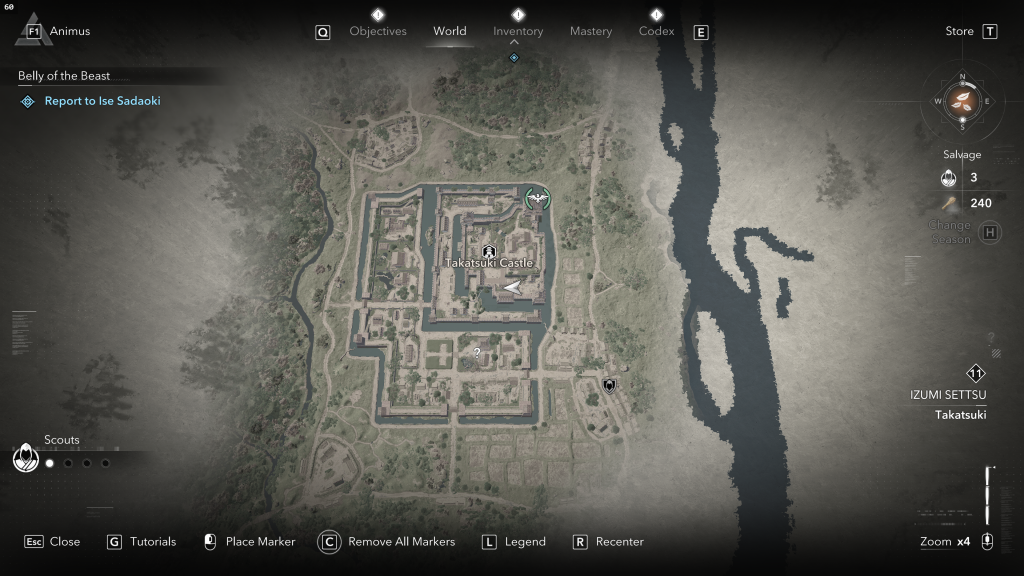Click the Change Season button
1024x576 pixels.
coord(990,233)
